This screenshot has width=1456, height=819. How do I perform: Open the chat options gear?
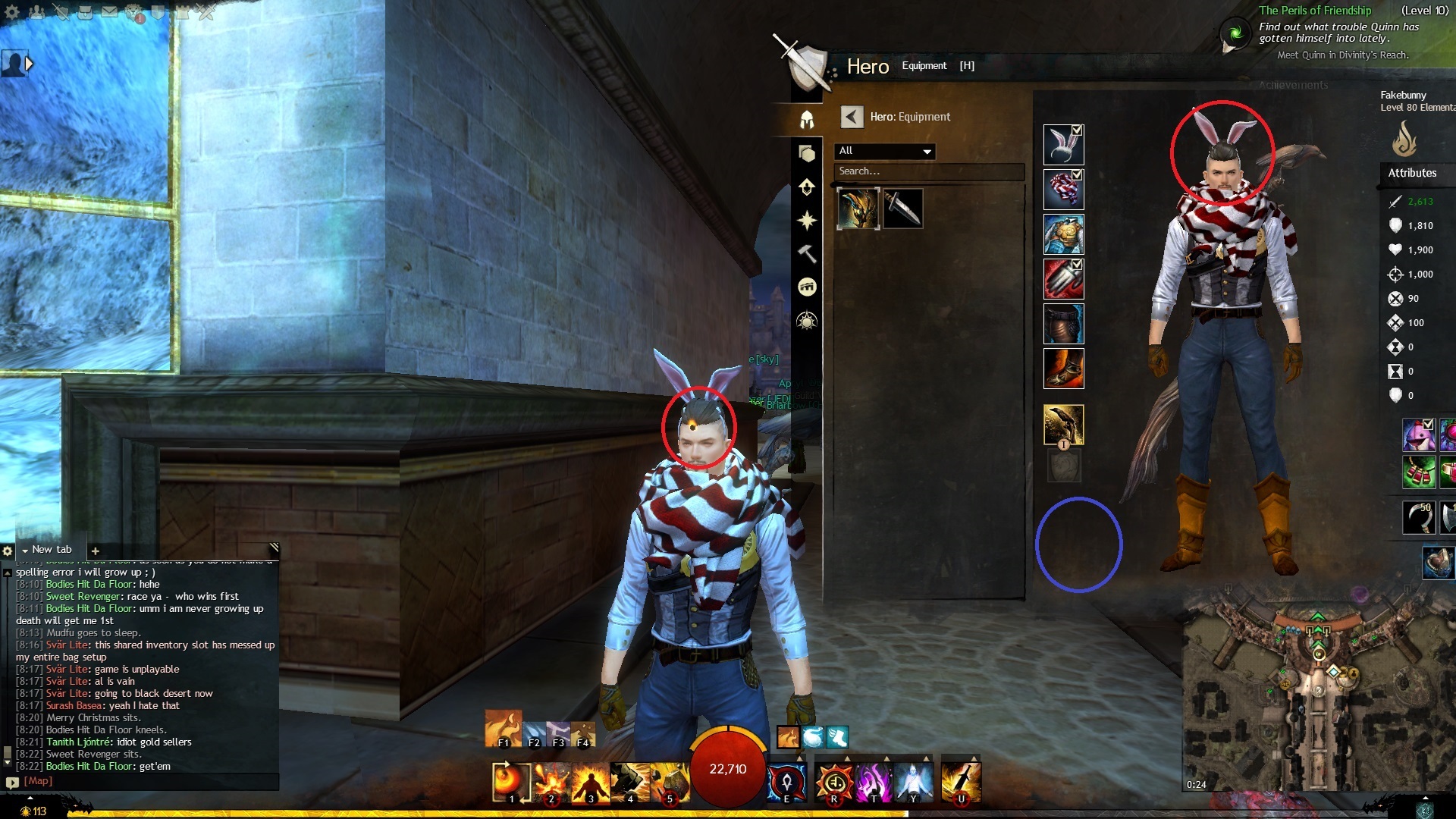8,551
